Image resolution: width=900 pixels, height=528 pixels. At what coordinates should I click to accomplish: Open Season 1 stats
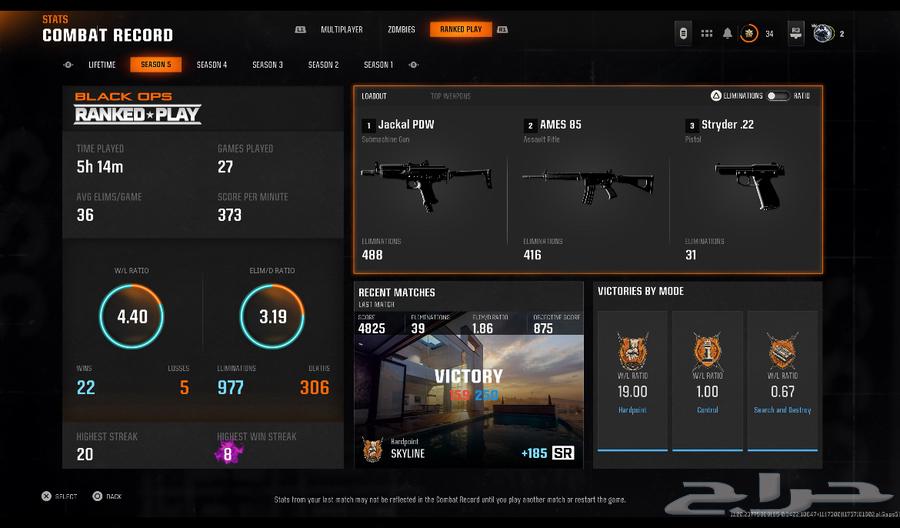pos(378,65)
